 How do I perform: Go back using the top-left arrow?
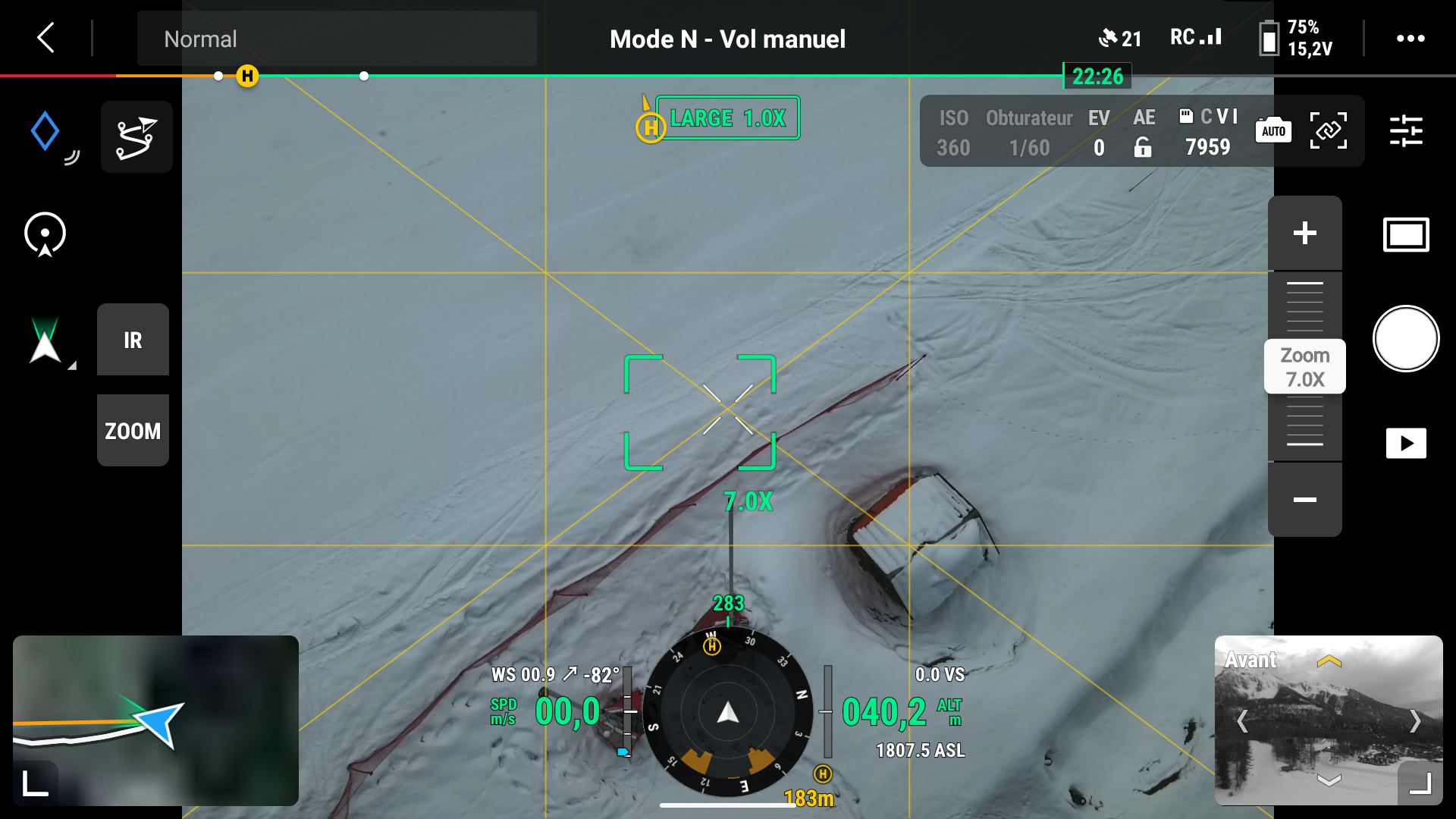pos(46,37)
